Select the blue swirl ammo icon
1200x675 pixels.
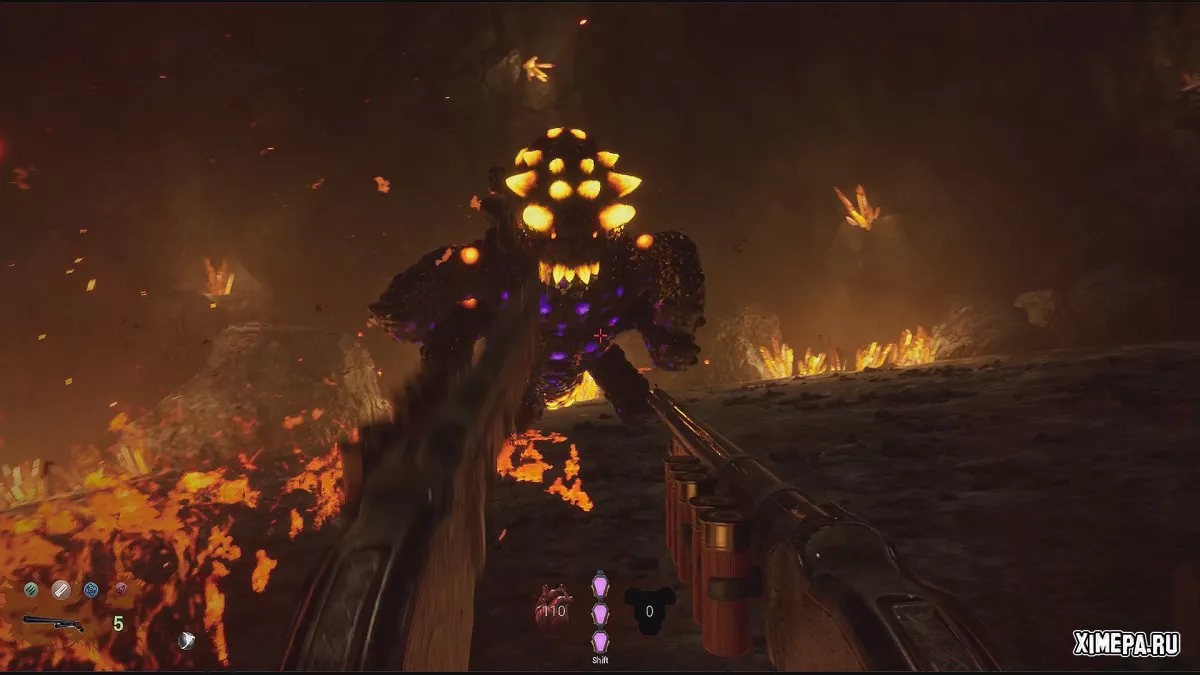tap(91, 589)
